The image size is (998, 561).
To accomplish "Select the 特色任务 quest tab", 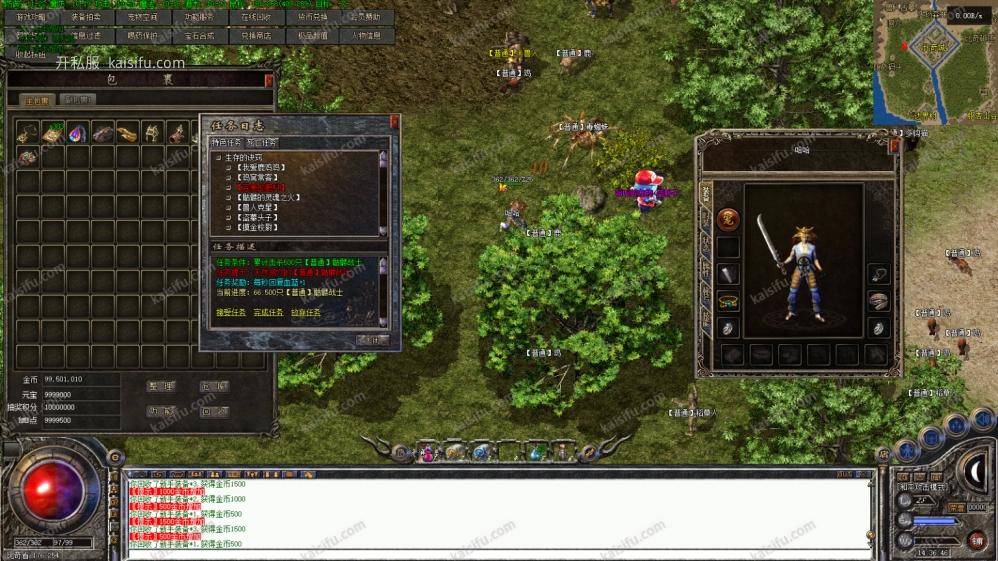I will pyautogui.click(x=227, y=142).
